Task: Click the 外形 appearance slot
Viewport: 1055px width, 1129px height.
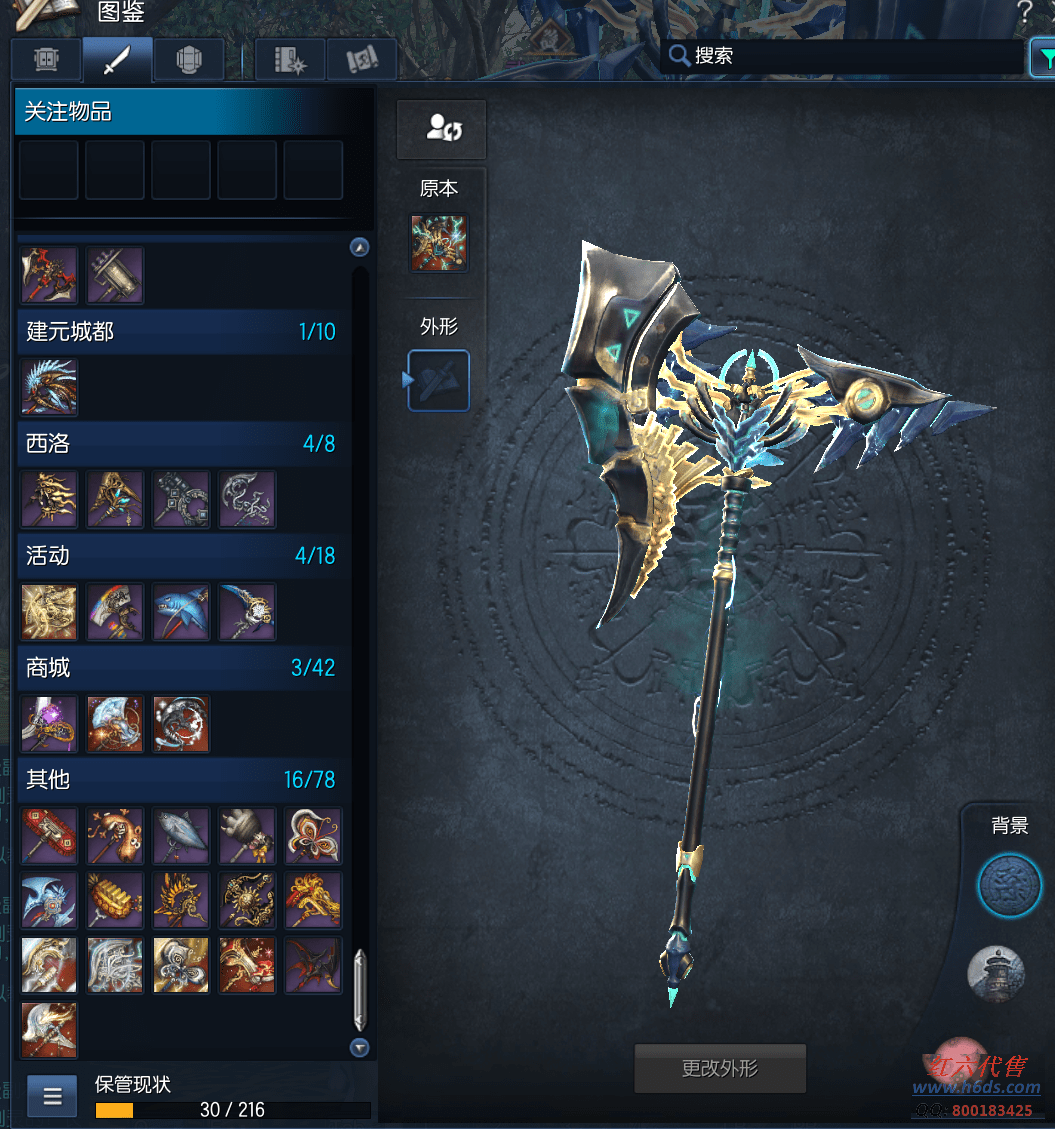Action: pyautogui.click(x=439, y=380)
